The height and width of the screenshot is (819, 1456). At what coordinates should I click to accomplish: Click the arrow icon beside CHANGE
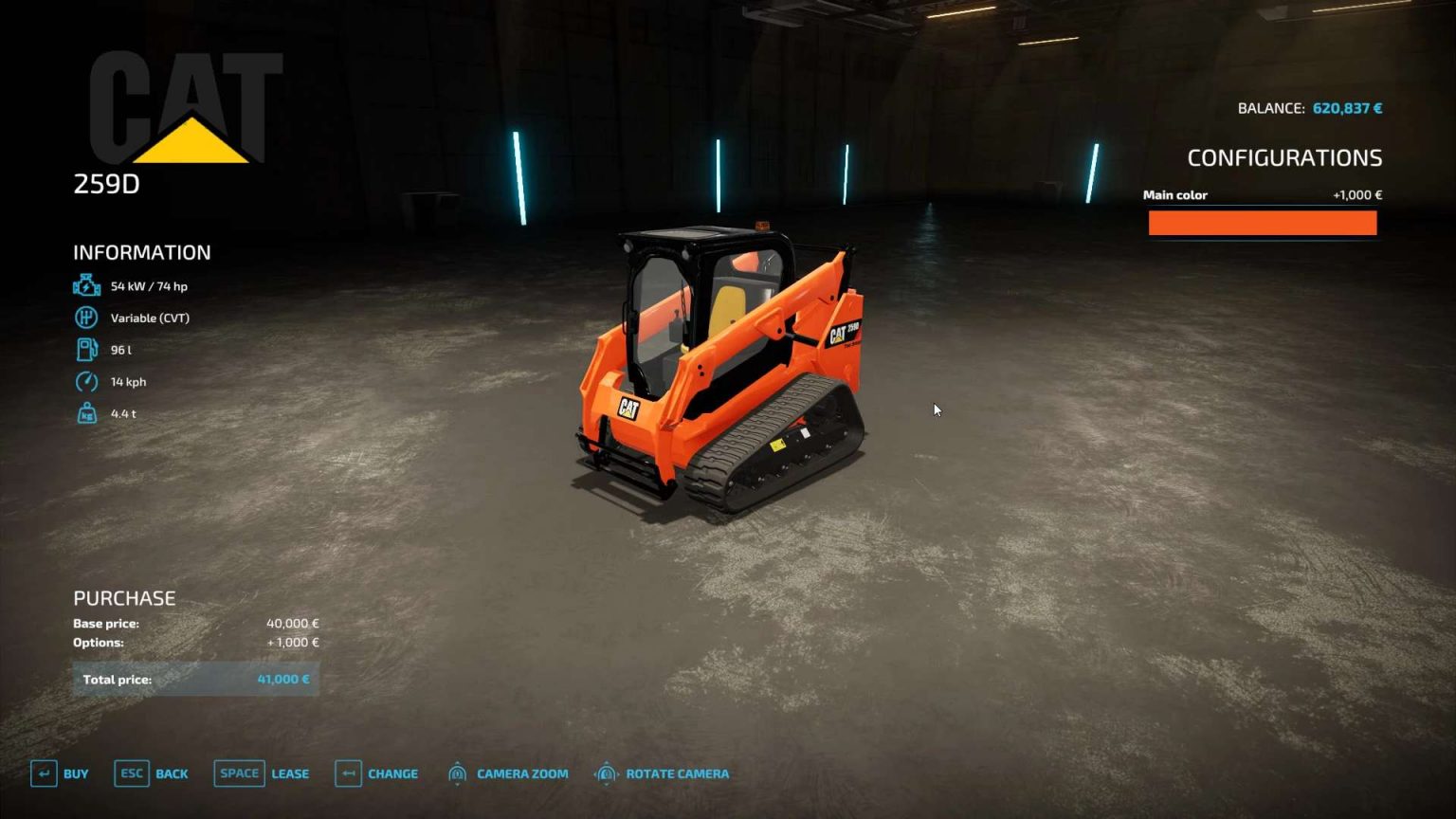[348, 773]
